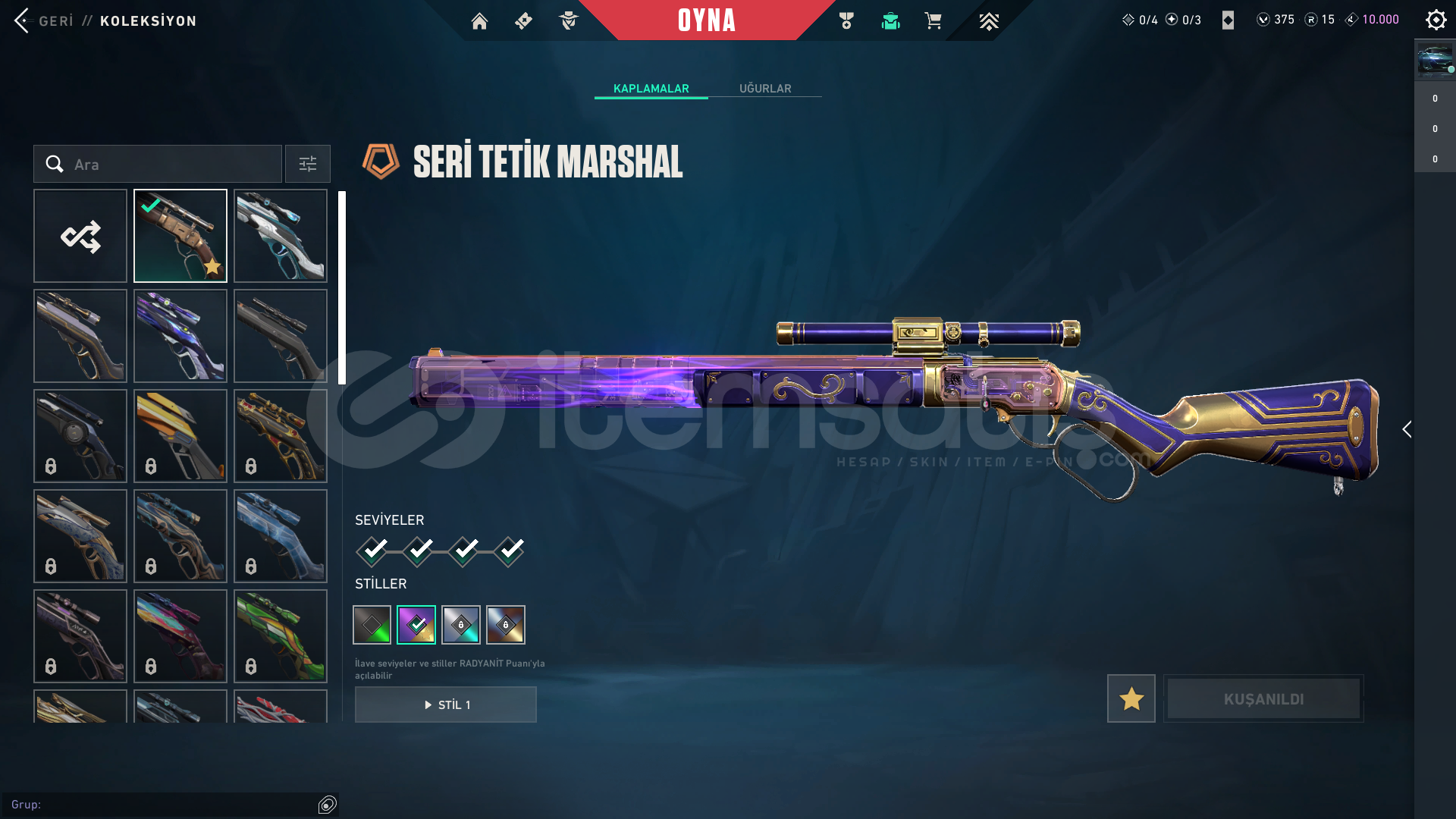Play the STİL 1 preview video
This screenshot has width=1456, height=819.
click(x=446, y=704)
